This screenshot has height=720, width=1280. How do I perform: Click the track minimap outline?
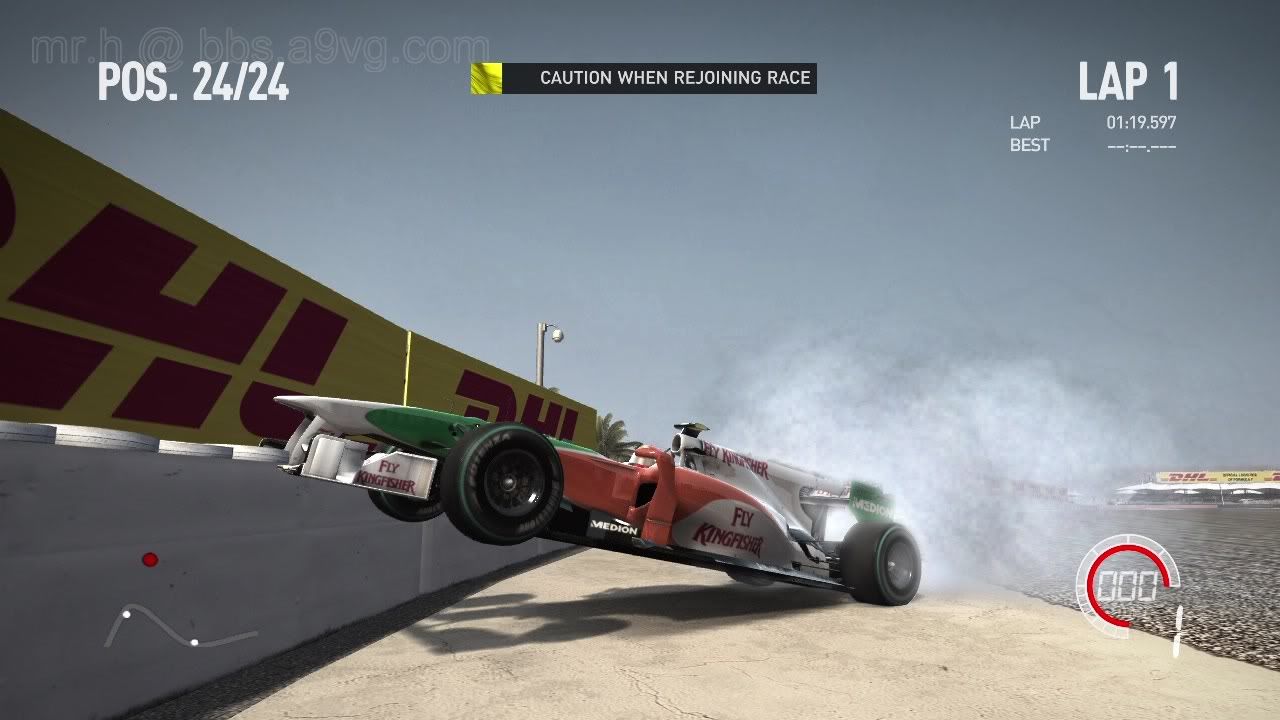pos(178,627)
